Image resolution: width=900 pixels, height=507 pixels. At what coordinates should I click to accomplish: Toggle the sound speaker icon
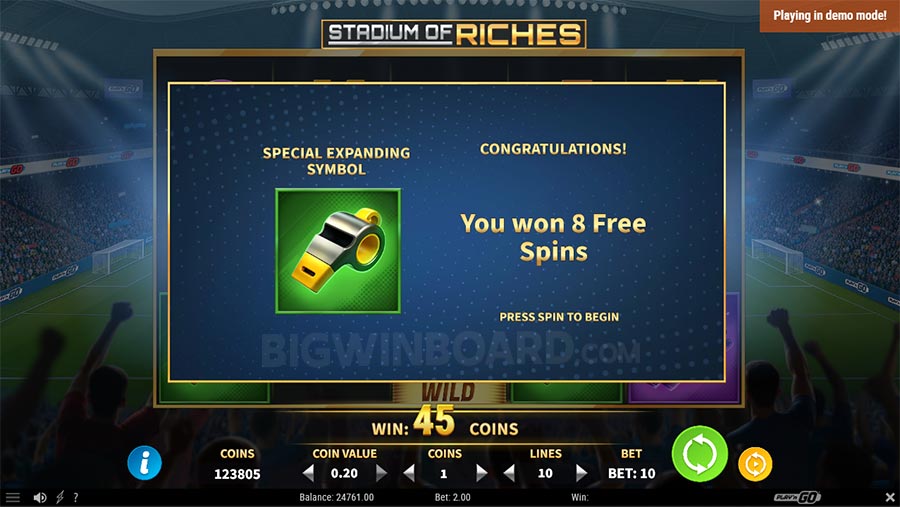coord(40,497)
